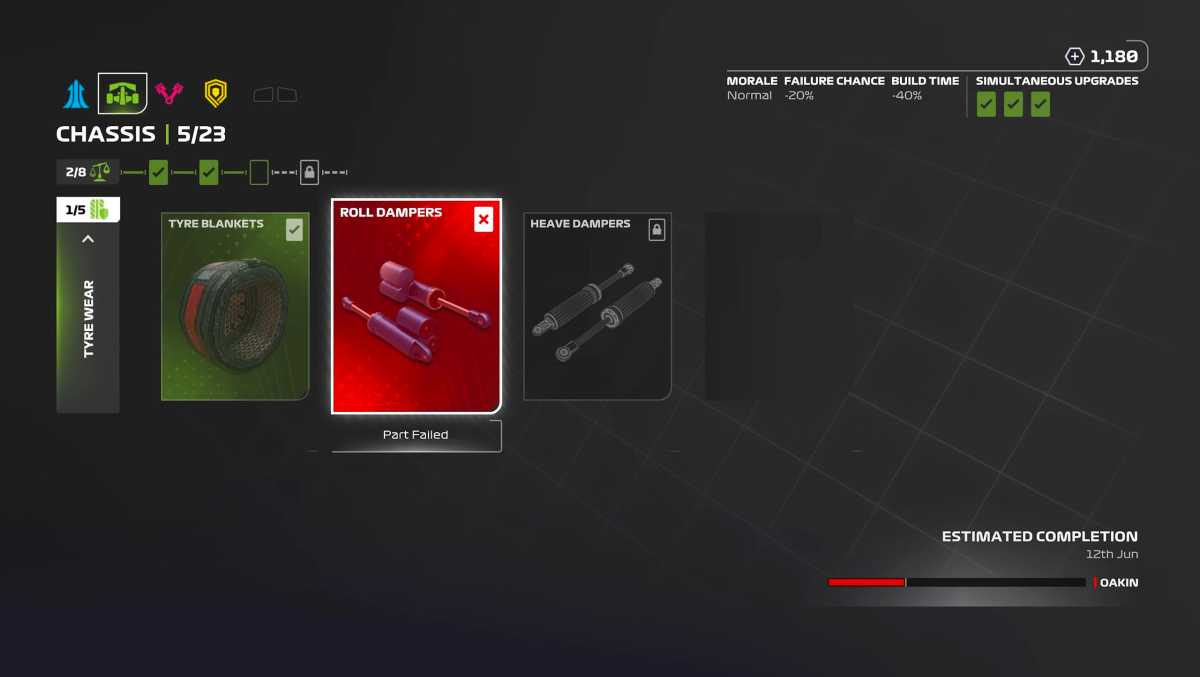Switch to the yellow Durability shield tab
Viewport: 1200px width, 677px height.
[215, 94]
